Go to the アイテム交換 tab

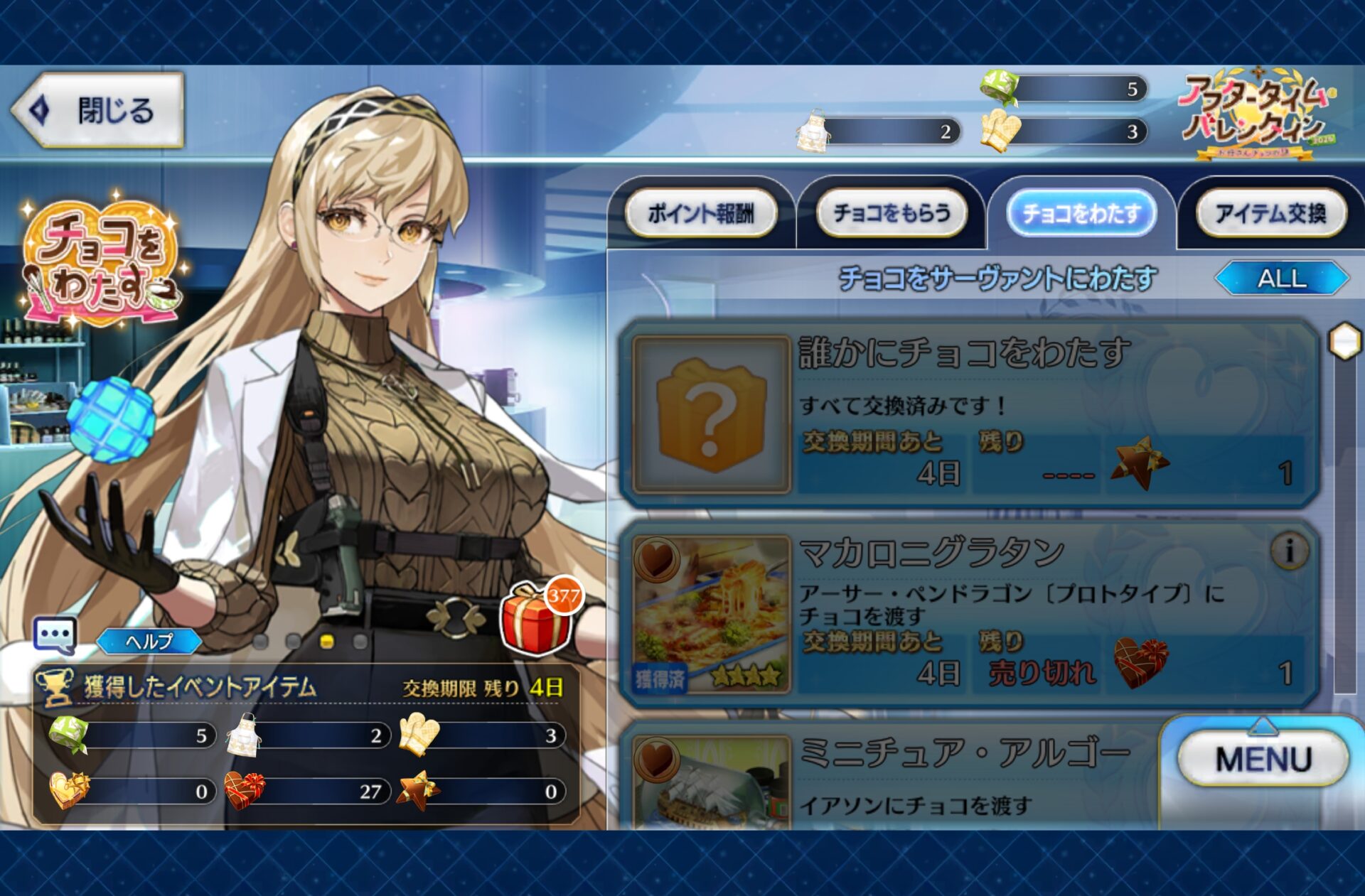(1270, 213)
